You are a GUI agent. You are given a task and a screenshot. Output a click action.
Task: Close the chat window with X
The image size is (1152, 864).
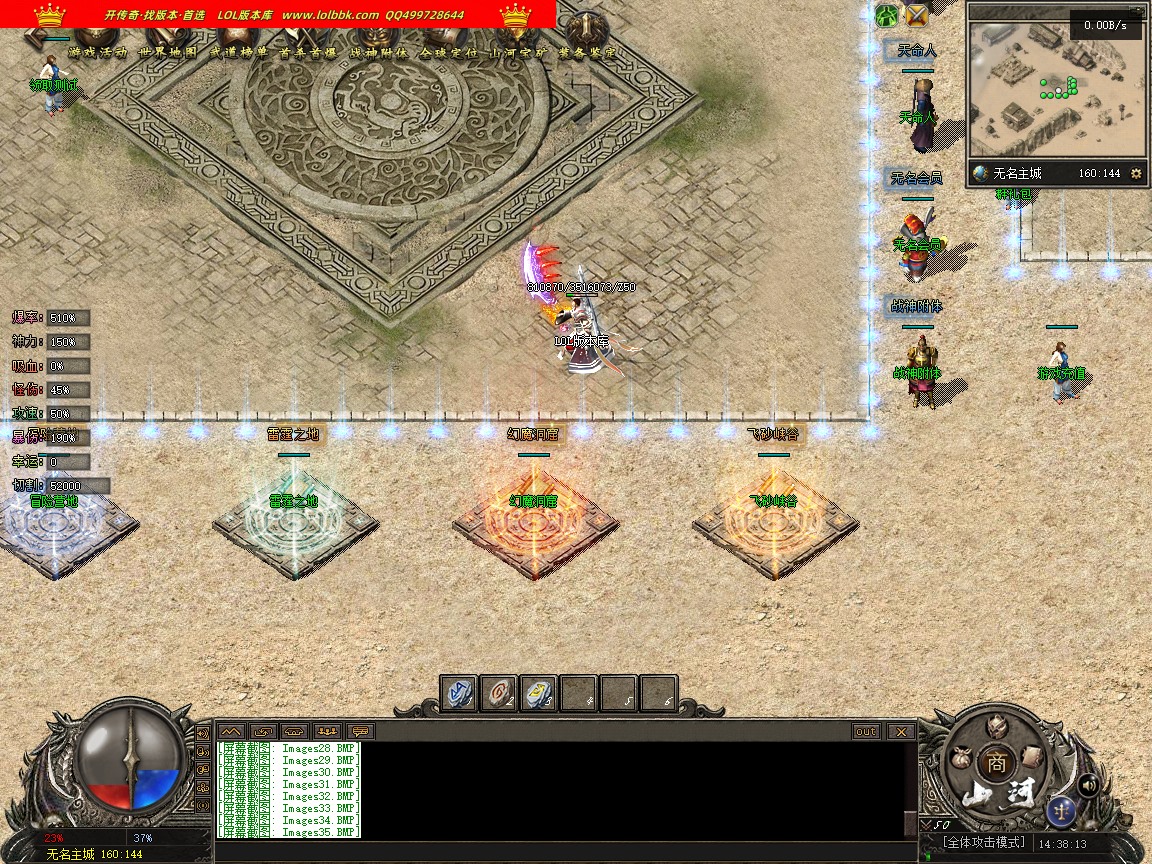pos(901,731)
